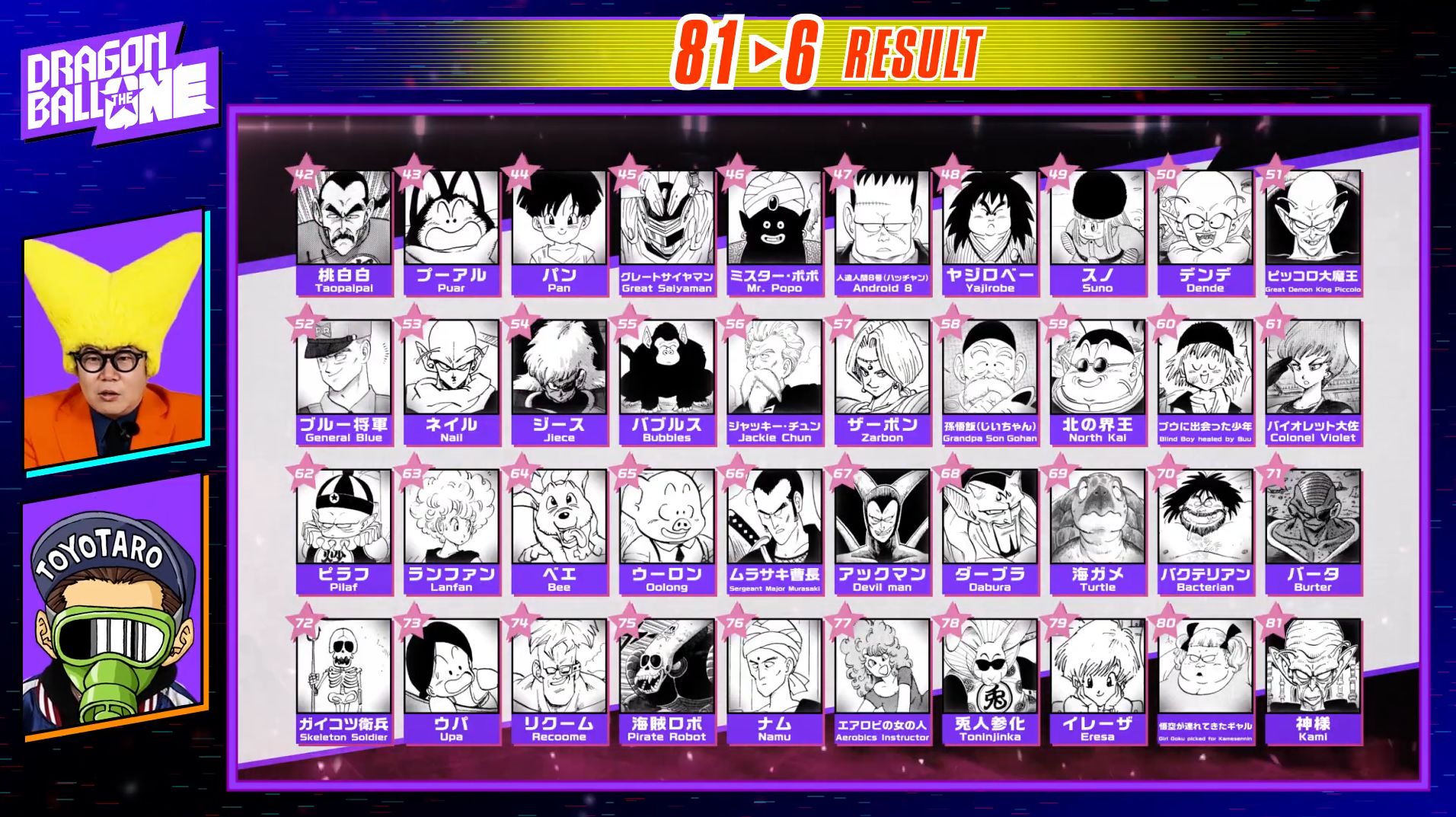Viewport: 1456px width, 817px height.
Task: Select the Colonel Violet tile
Action: point(1313,381)
